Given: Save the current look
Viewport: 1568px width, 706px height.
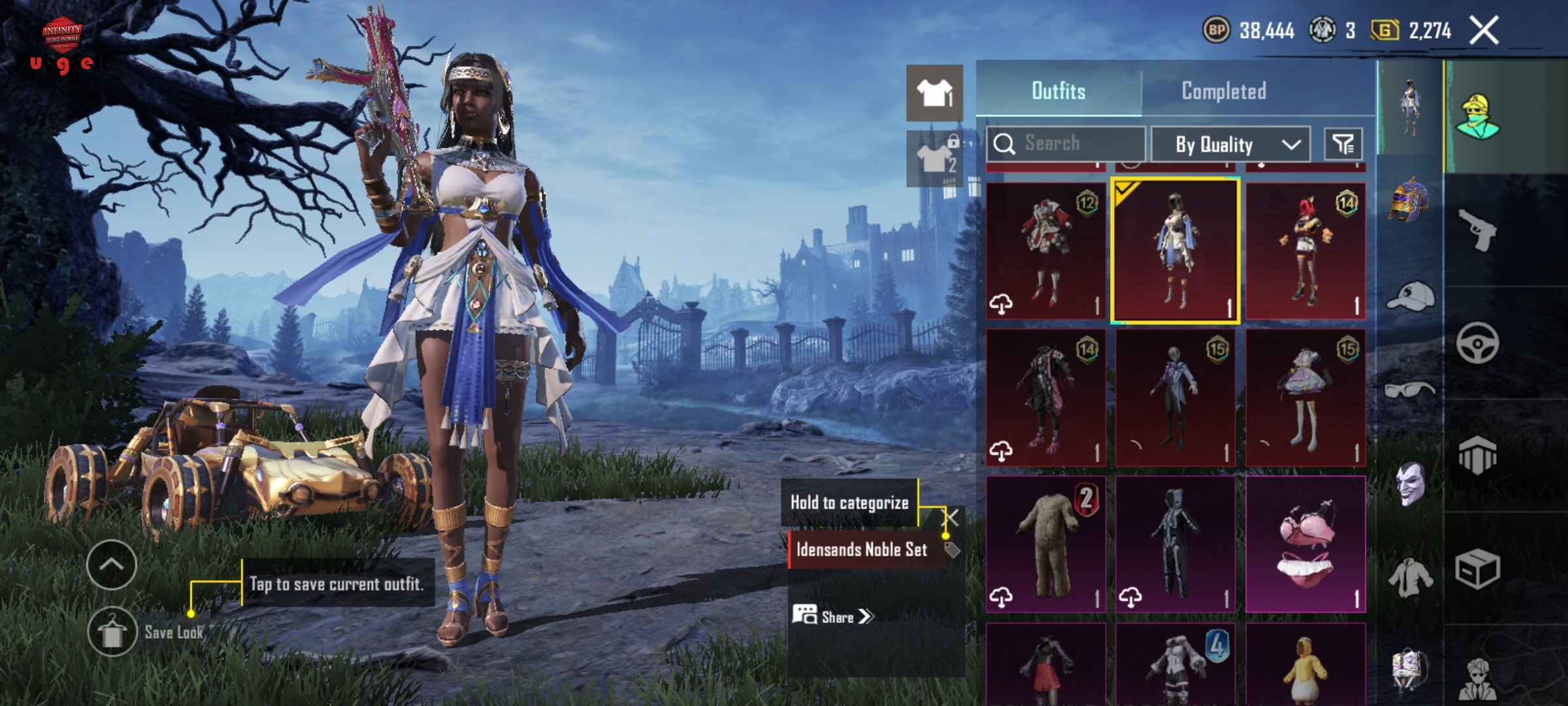Looking at the screenshot, I should (112, 632).
